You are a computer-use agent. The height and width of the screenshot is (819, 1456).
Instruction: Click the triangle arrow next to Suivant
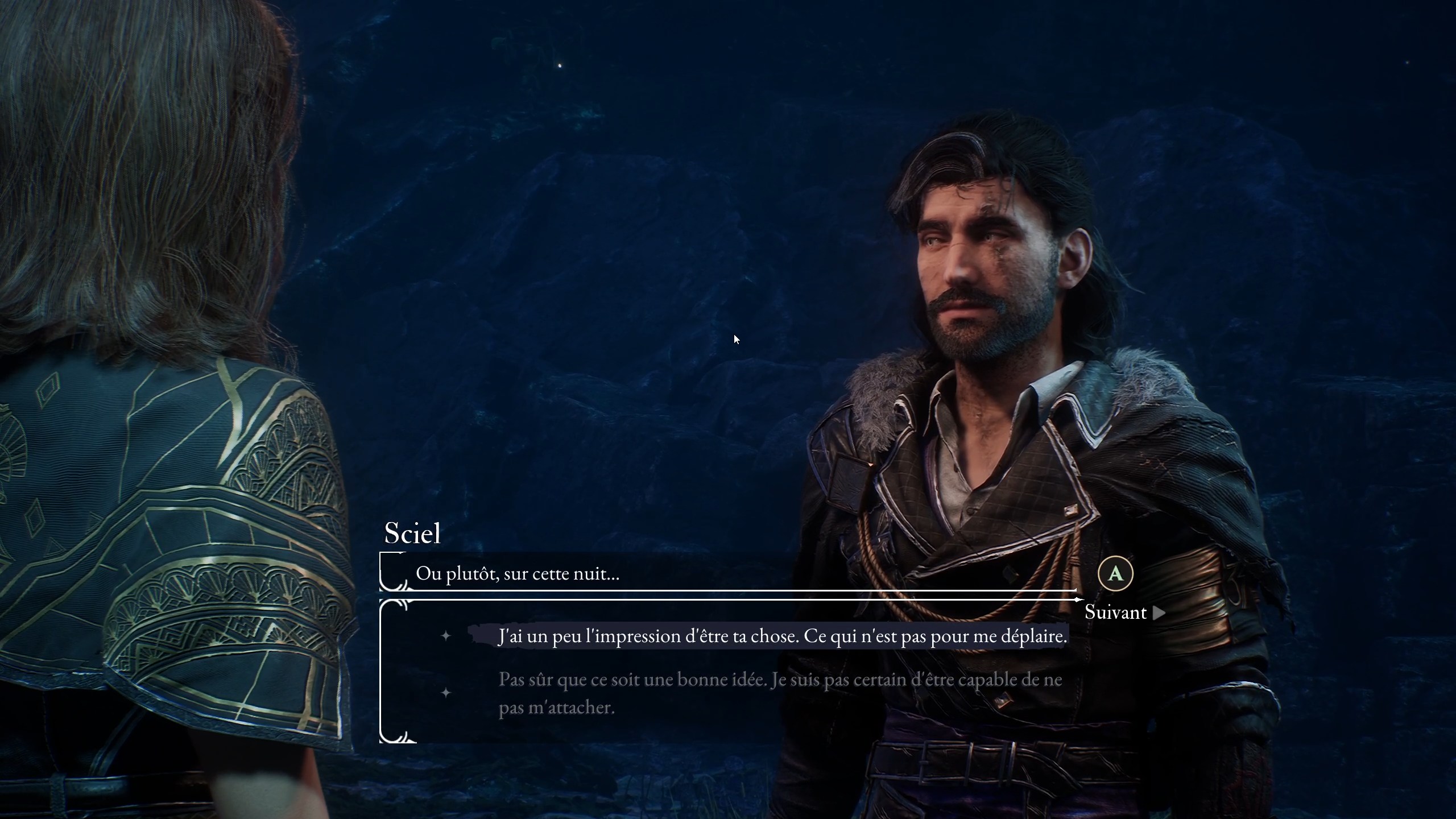tap(1158, 613)
